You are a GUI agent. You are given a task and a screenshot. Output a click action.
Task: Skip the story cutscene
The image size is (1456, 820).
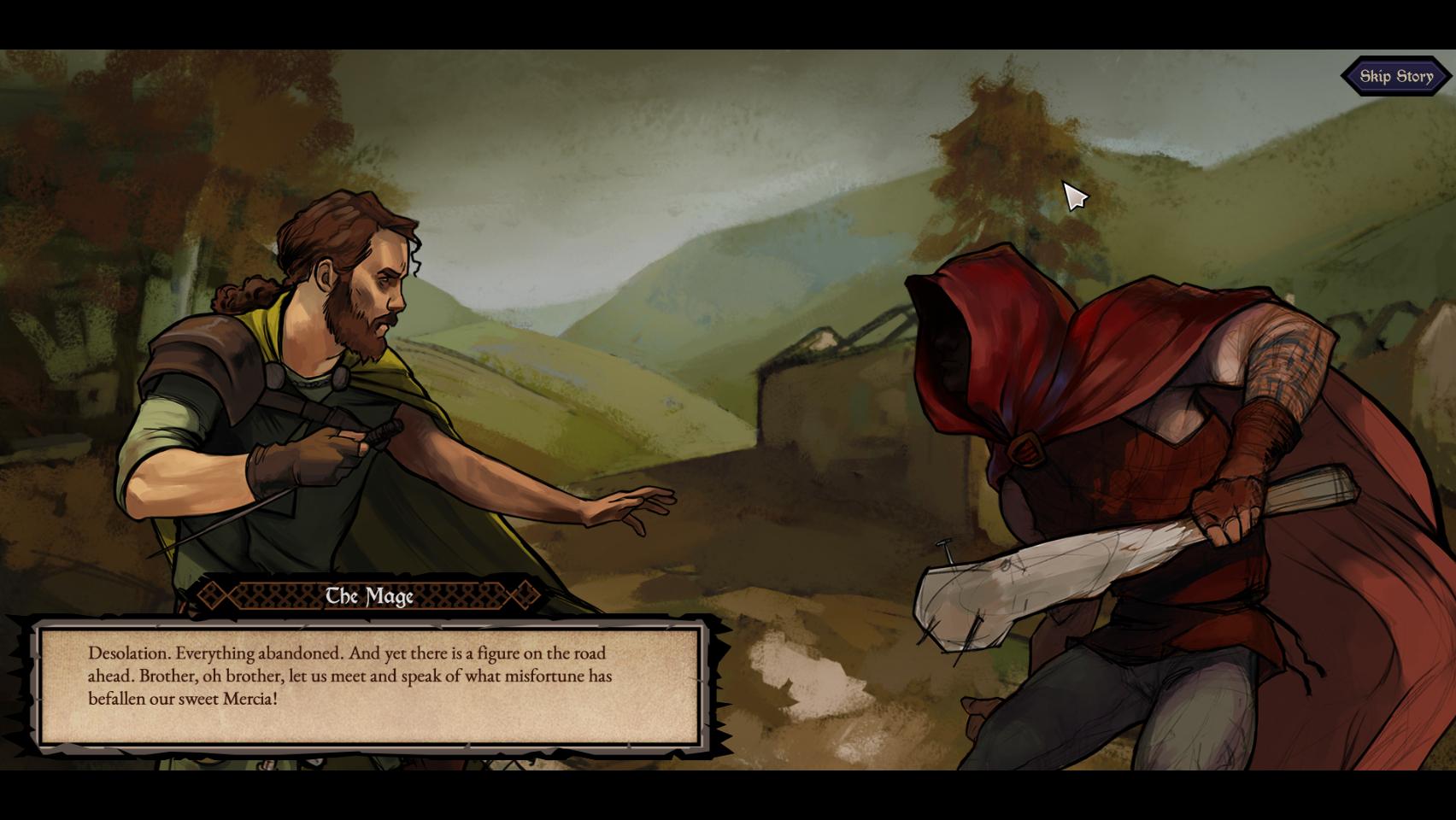[x=1396, y=76]
